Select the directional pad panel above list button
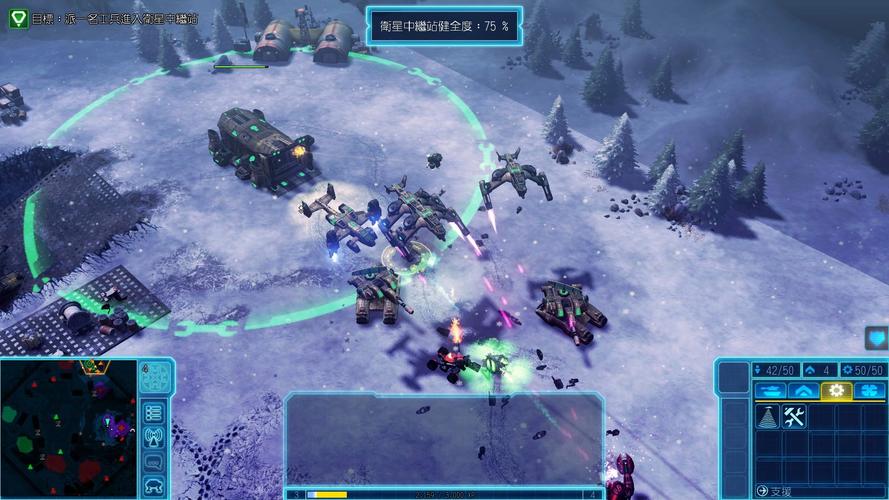889x500 pixels. pyautogui.click(x=153, y=378)
